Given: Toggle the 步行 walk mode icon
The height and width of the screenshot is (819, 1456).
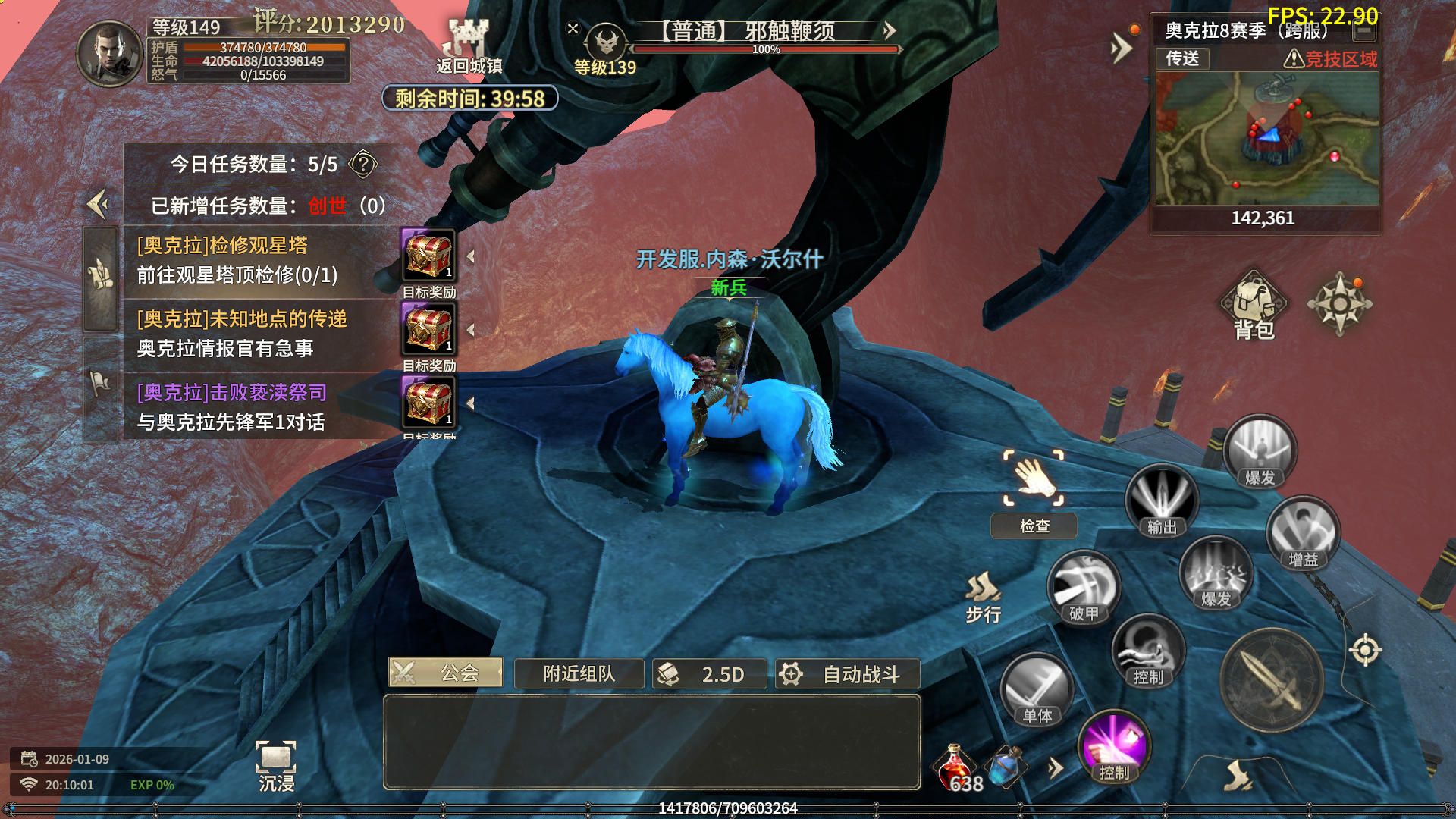Looking at the screenshot, I should [x=983, y=597].
